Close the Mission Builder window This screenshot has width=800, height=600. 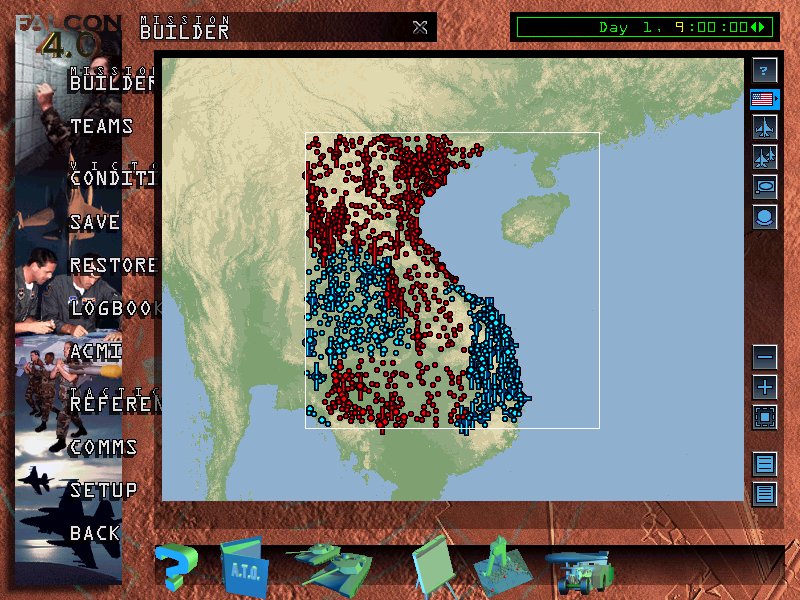click(420, 28)
